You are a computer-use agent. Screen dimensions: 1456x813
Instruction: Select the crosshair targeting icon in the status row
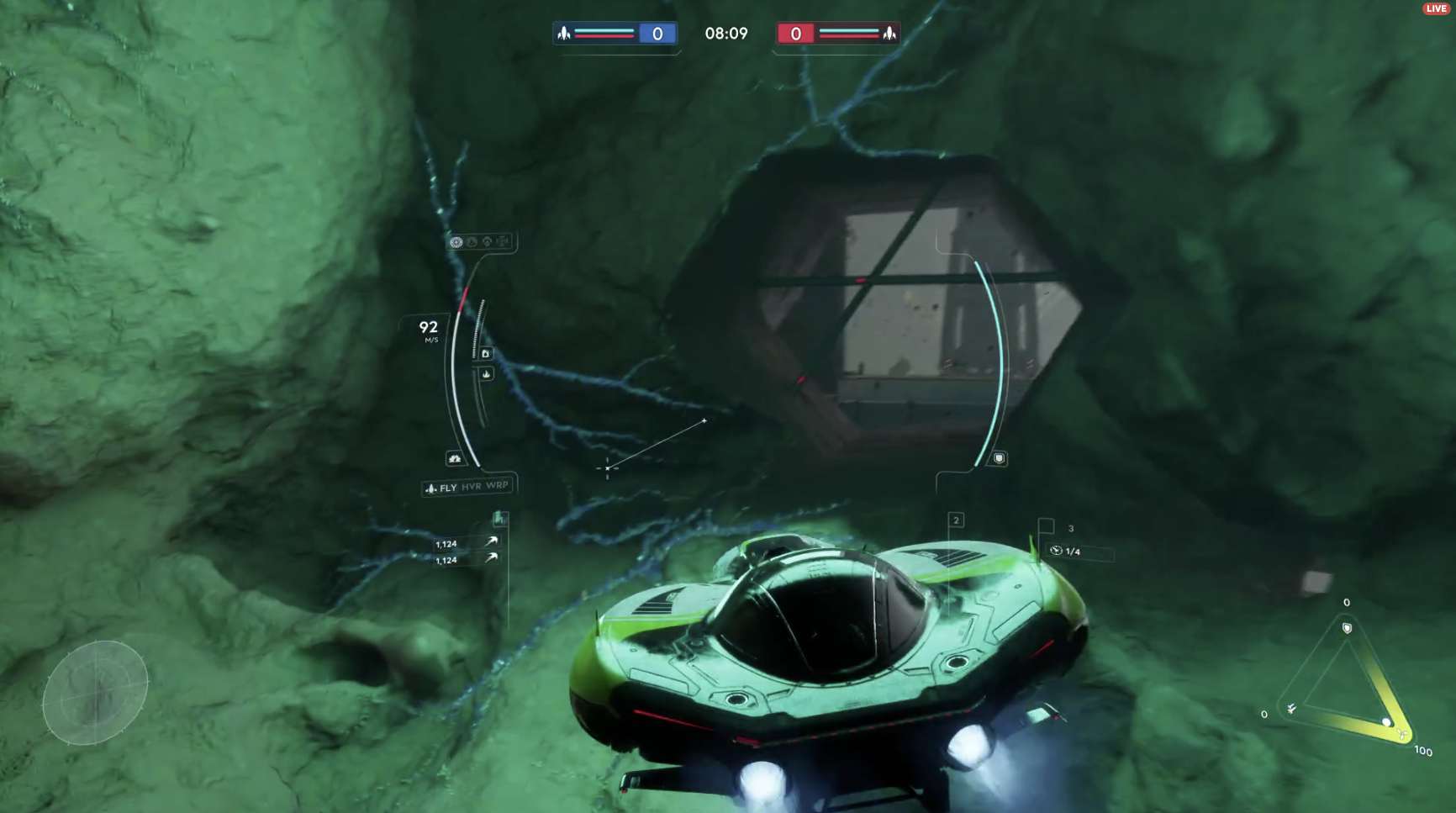pos(455,242)
